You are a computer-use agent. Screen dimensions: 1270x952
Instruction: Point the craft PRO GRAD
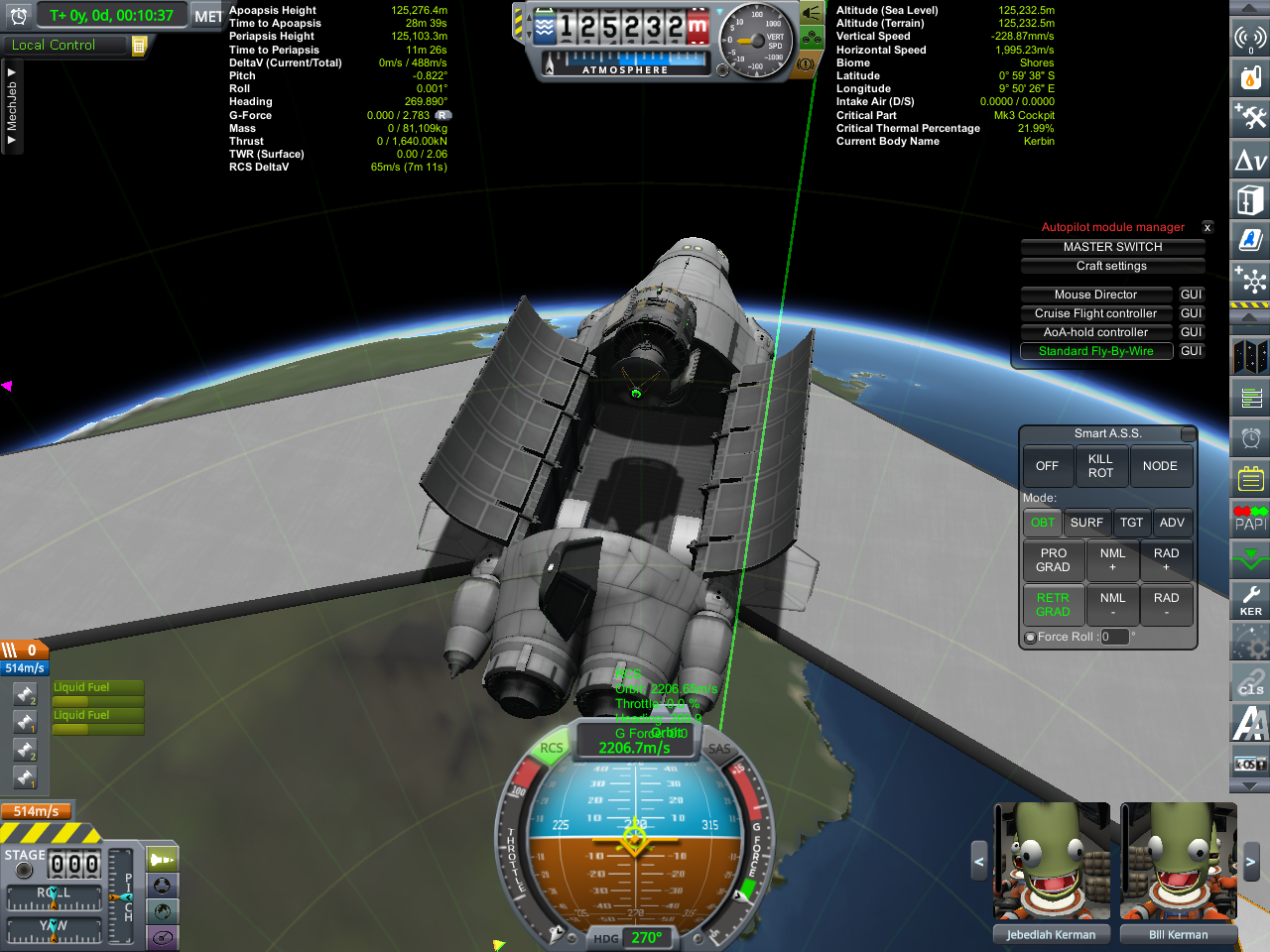pyautogui.click(x=1053, y=560)
